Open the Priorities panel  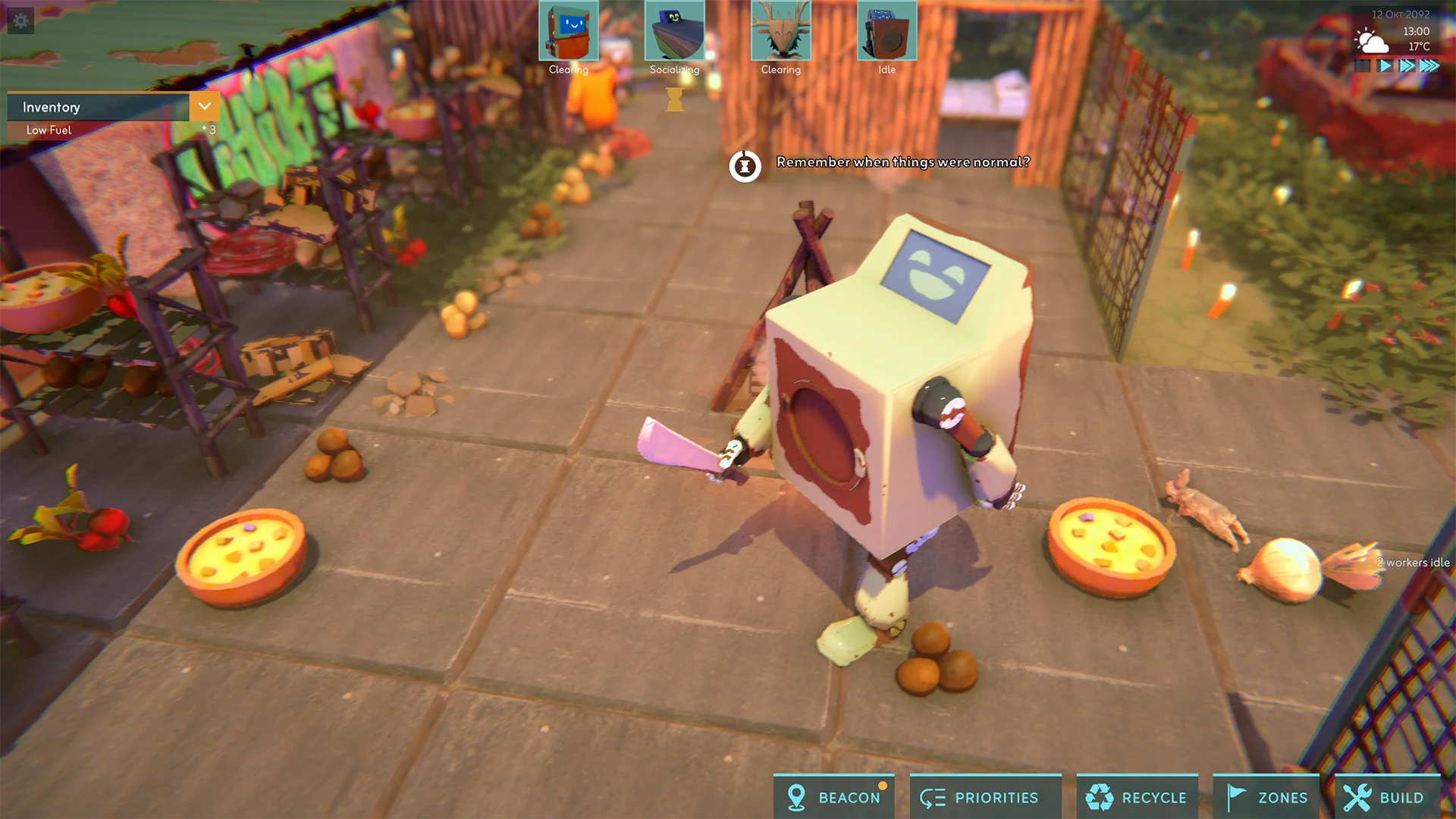point(979,797)
